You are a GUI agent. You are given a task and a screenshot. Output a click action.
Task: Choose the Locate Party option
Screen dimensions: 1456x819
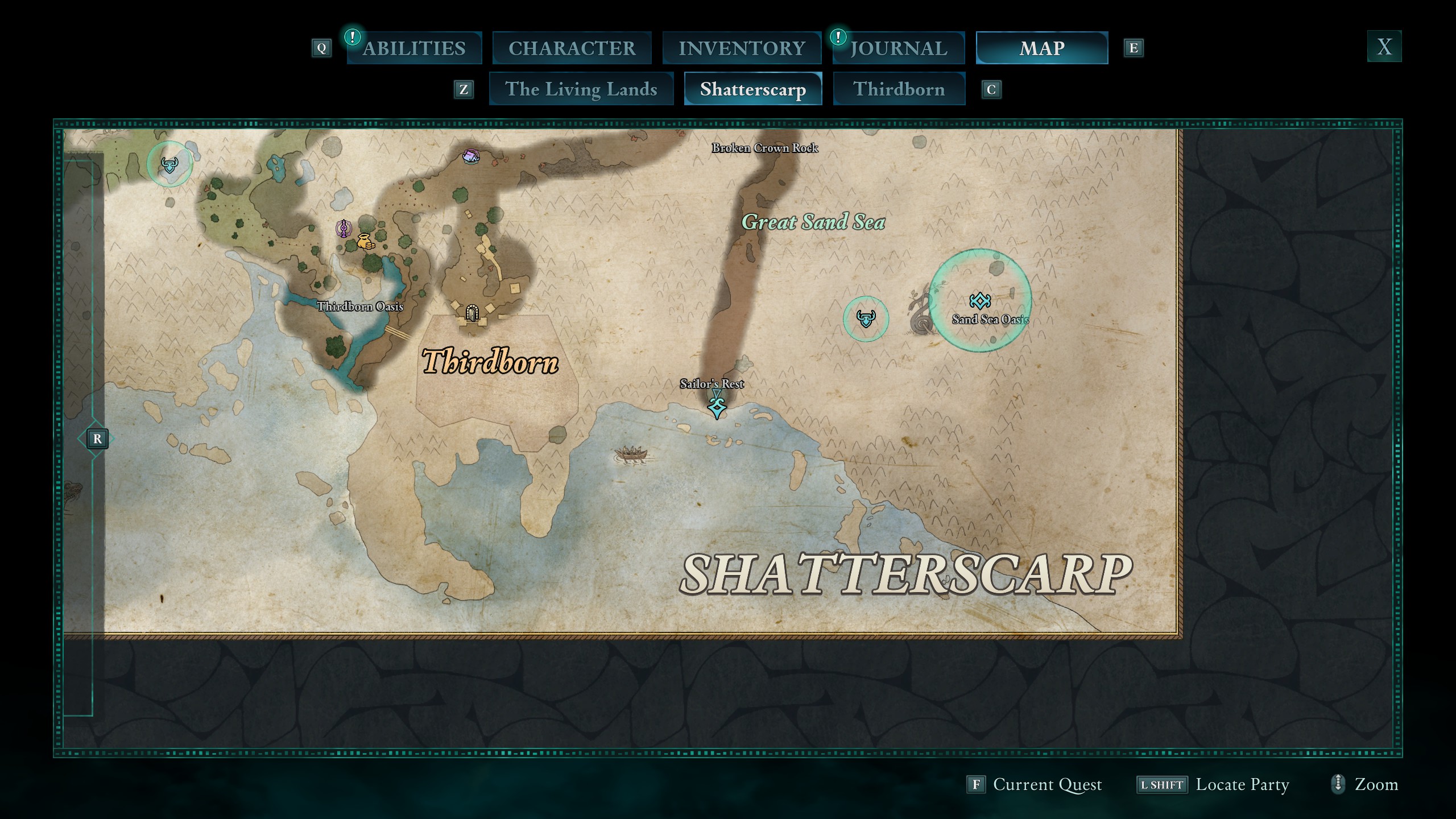tap(1242, 785)
